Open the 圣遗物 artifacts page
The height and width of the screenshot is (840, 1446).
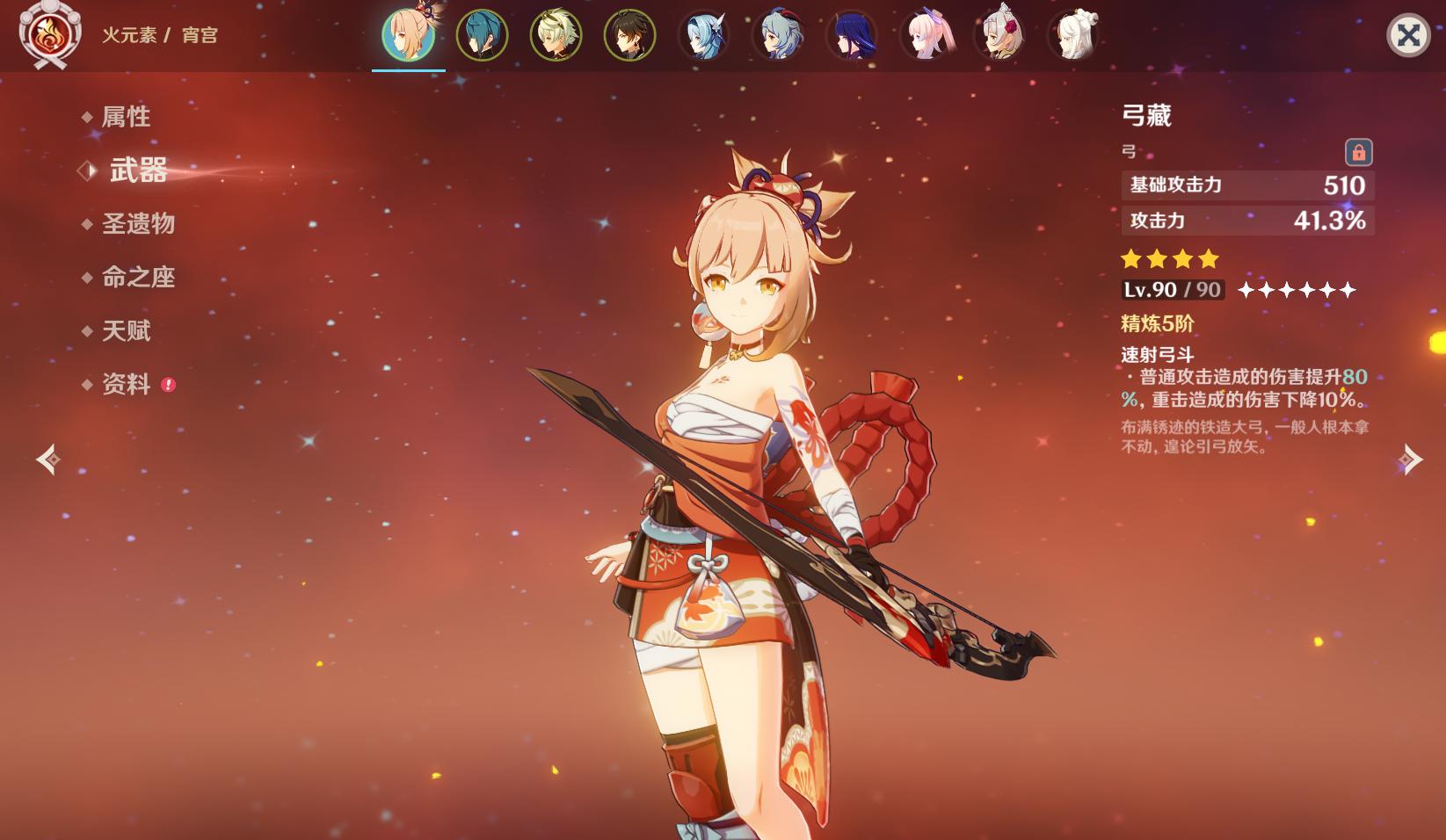(x=138, y=224)
